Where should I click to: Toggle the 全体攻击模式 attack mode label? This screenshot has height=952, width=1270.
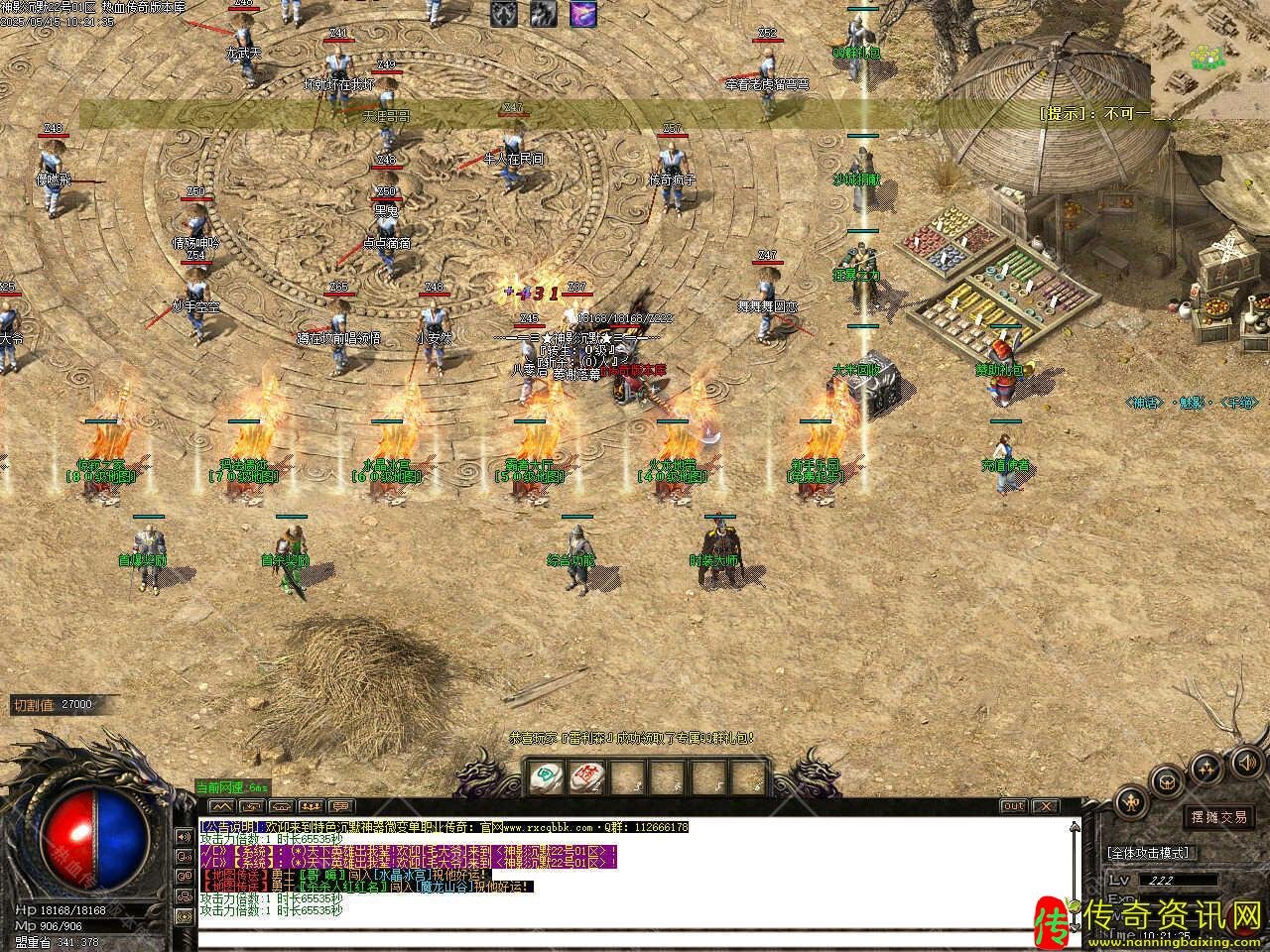pyautogui.click(x=1149, y=852)
